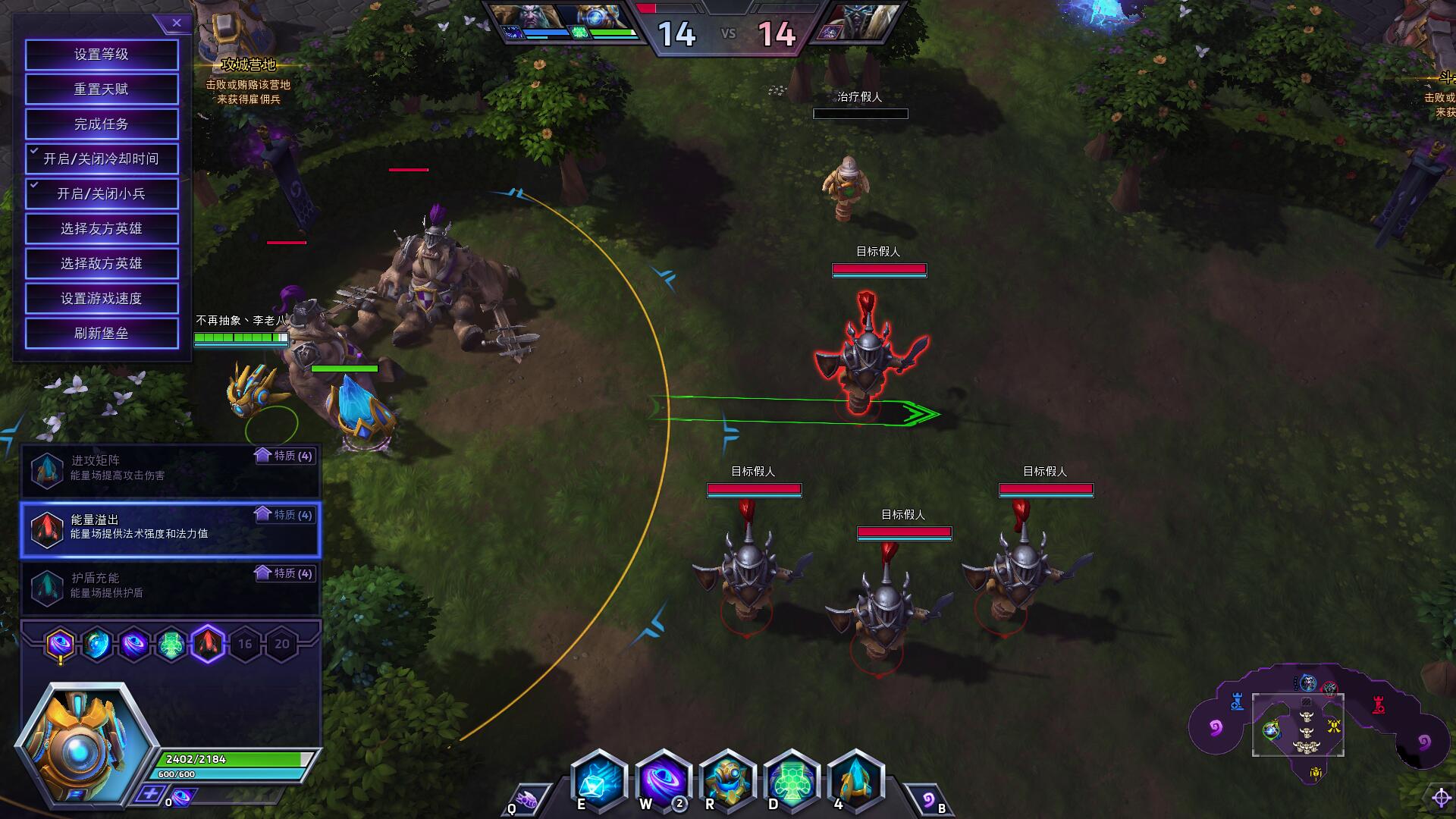The image size is (1456, 819).
Task: Open the level 16 talent tier
Action: [x=245, y=645]
